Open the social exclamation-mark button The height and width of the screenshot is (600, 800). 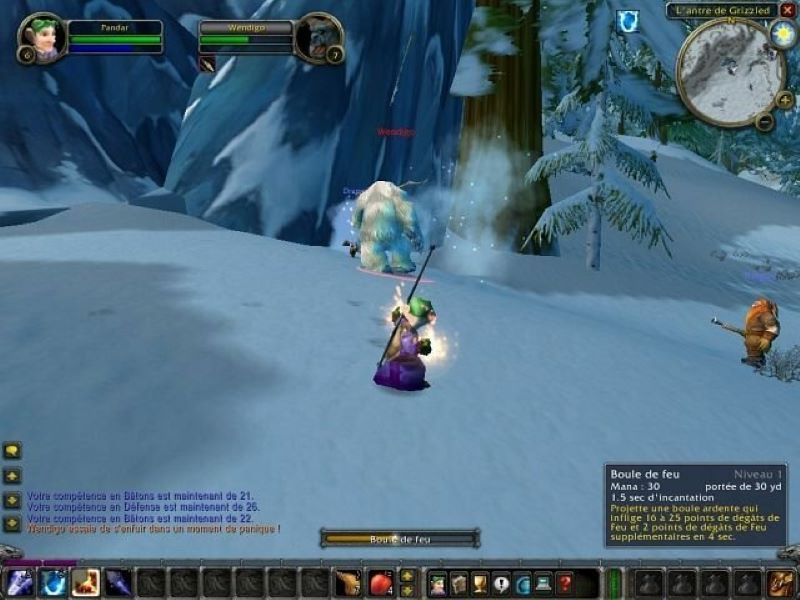[x=501, y=583]
